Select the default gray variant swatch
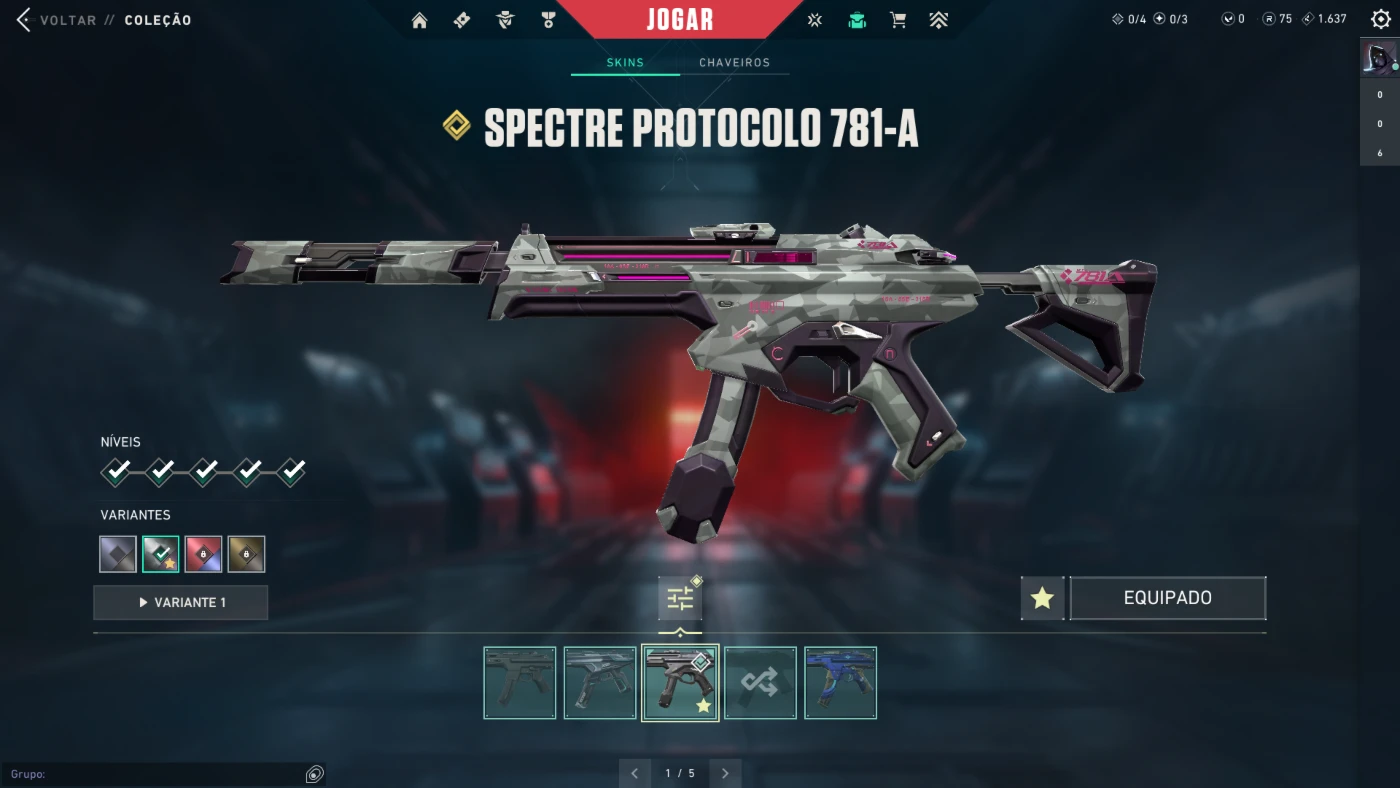The height and width of the screenshot is (788, 1400). coord(118,554)
